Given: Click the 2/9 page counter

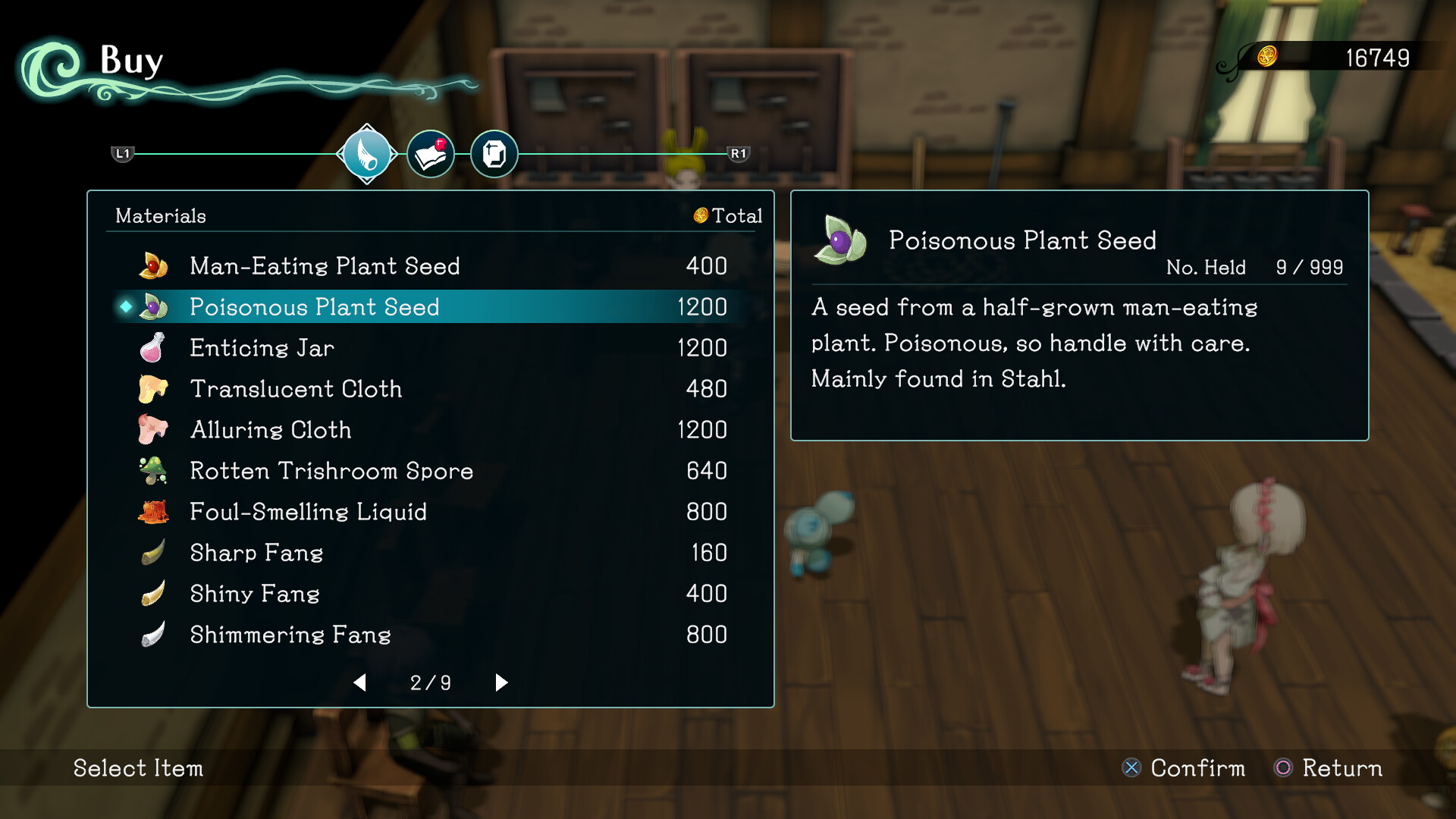Looking at the screenshot, I should click(x=430, y=682).
